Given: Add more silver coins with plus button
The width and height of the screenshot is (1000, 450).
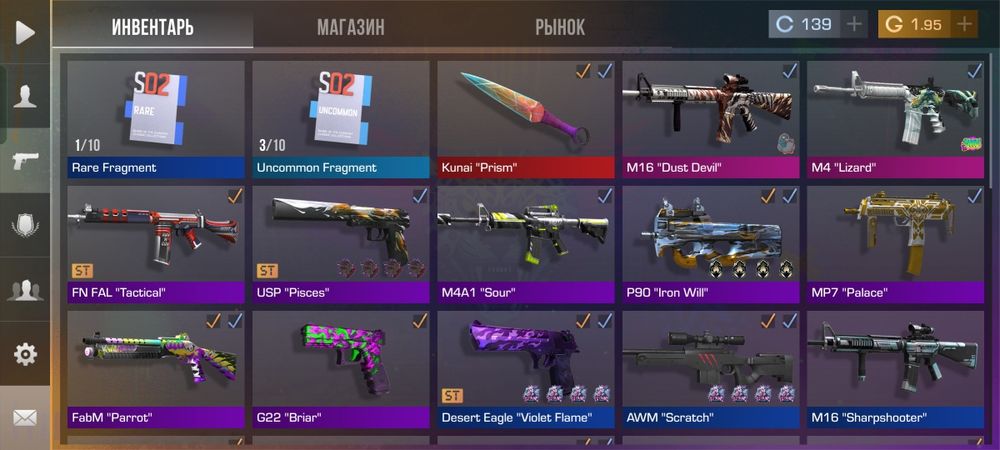Looking at the screenshot, I should 854,24.
